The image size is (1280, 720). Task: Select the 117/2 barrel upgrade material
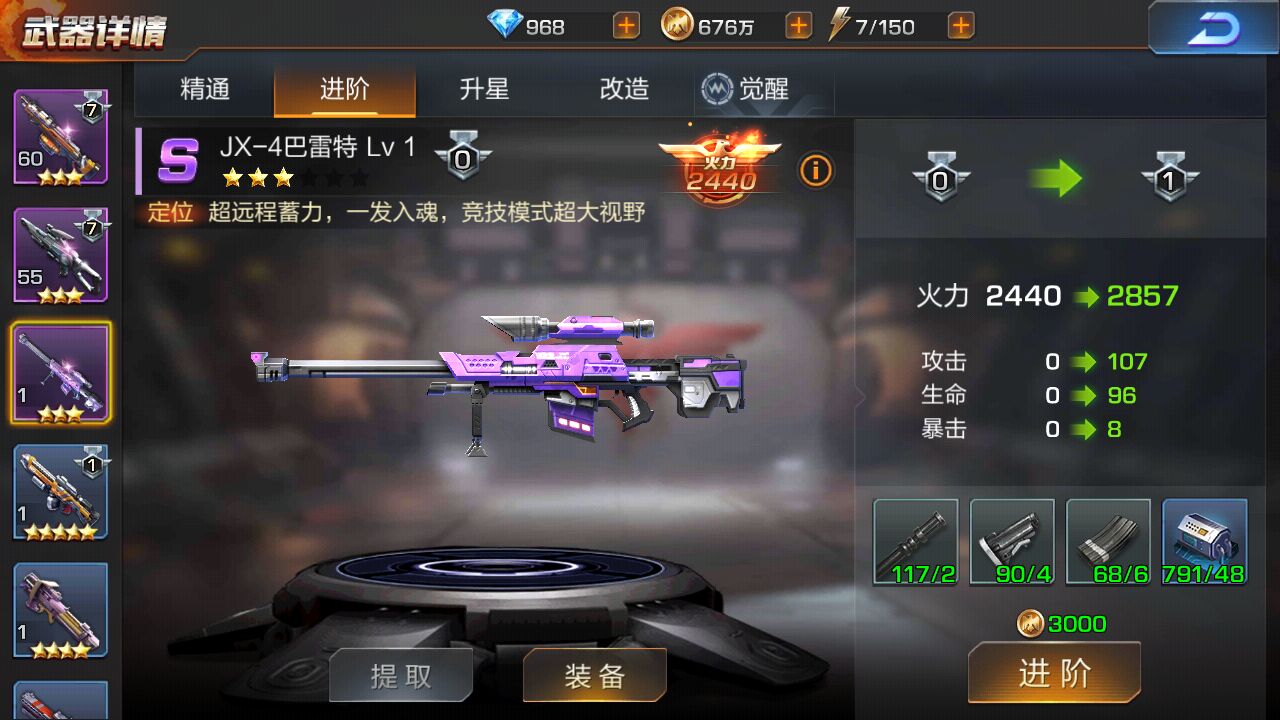pyautogui.click(x=915, y=541)
